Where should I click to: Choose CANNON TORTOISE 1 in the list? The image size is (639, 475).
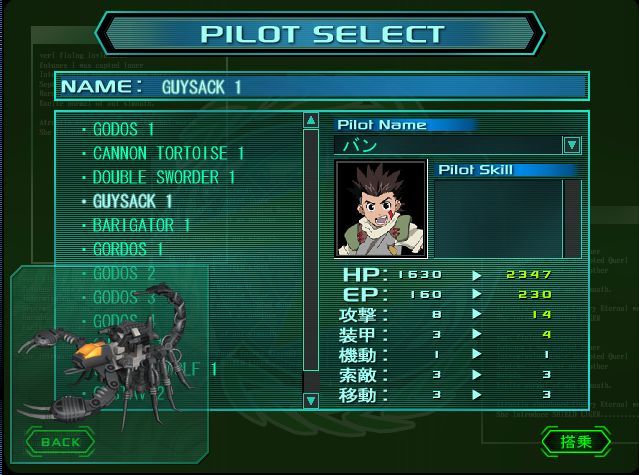pos(168,154)
